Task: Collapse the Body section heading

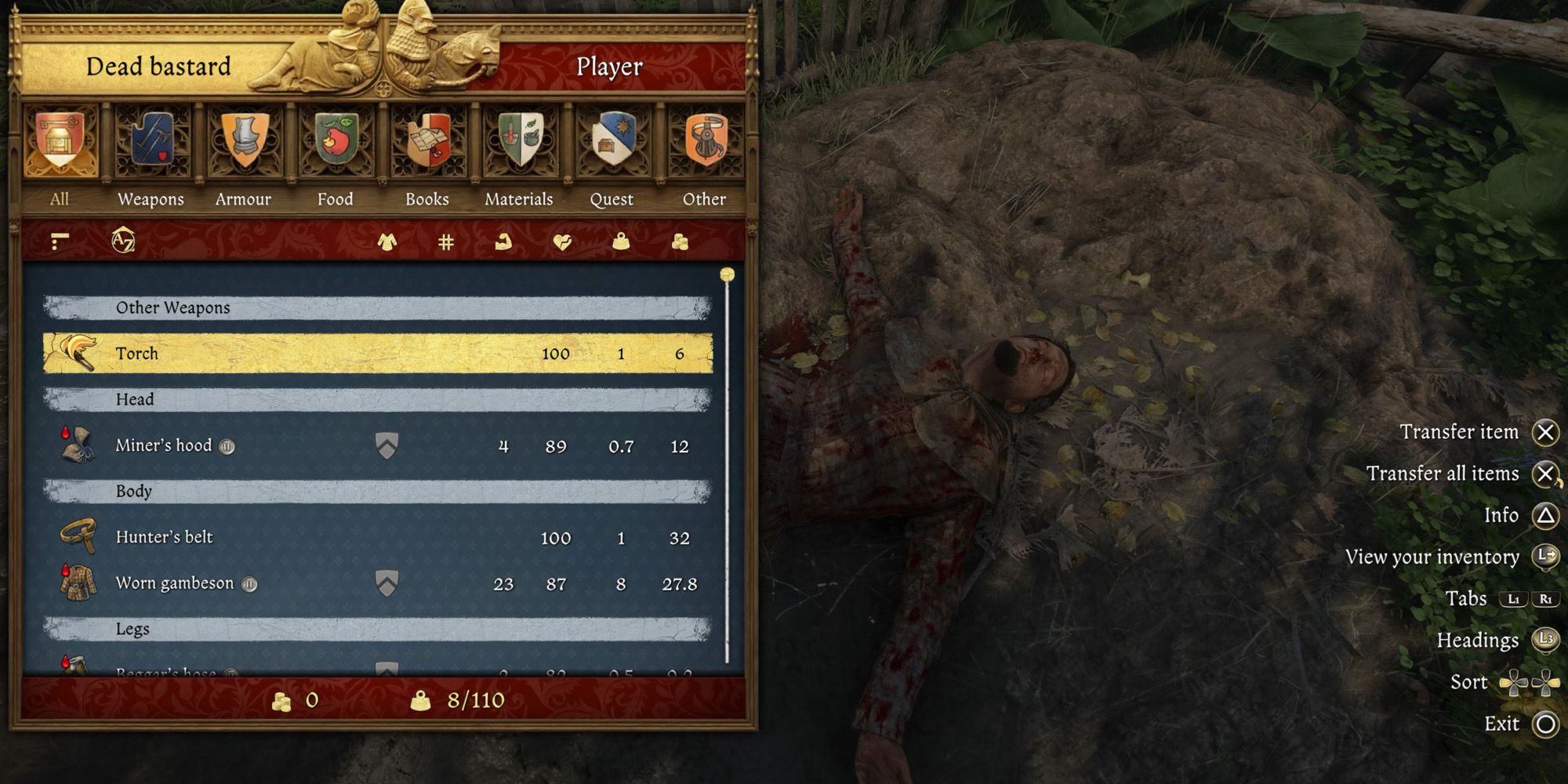Action: 377,492
